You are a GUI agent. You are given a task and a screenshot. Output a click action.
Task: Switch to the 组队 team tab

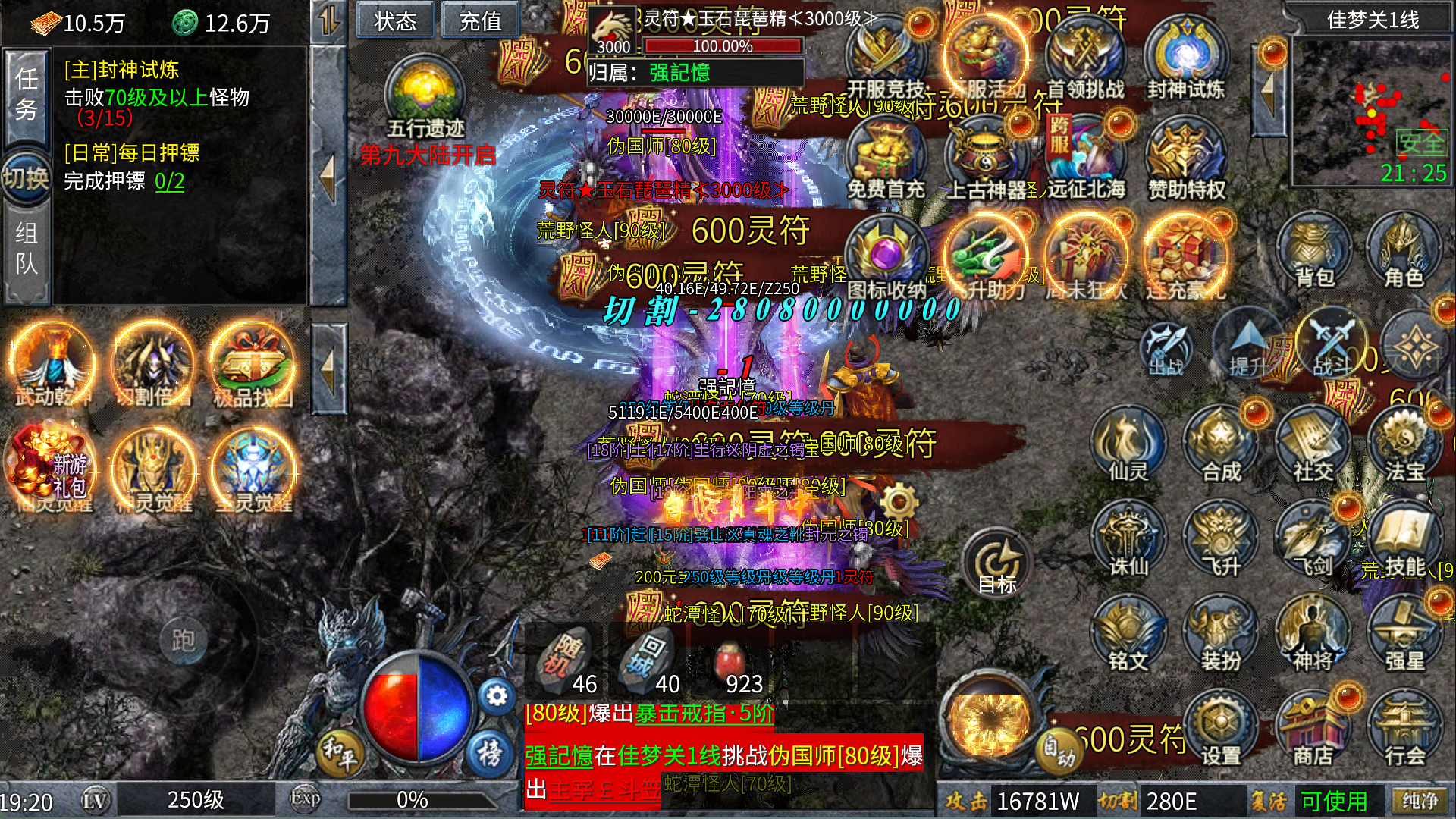tap(27, 249)
